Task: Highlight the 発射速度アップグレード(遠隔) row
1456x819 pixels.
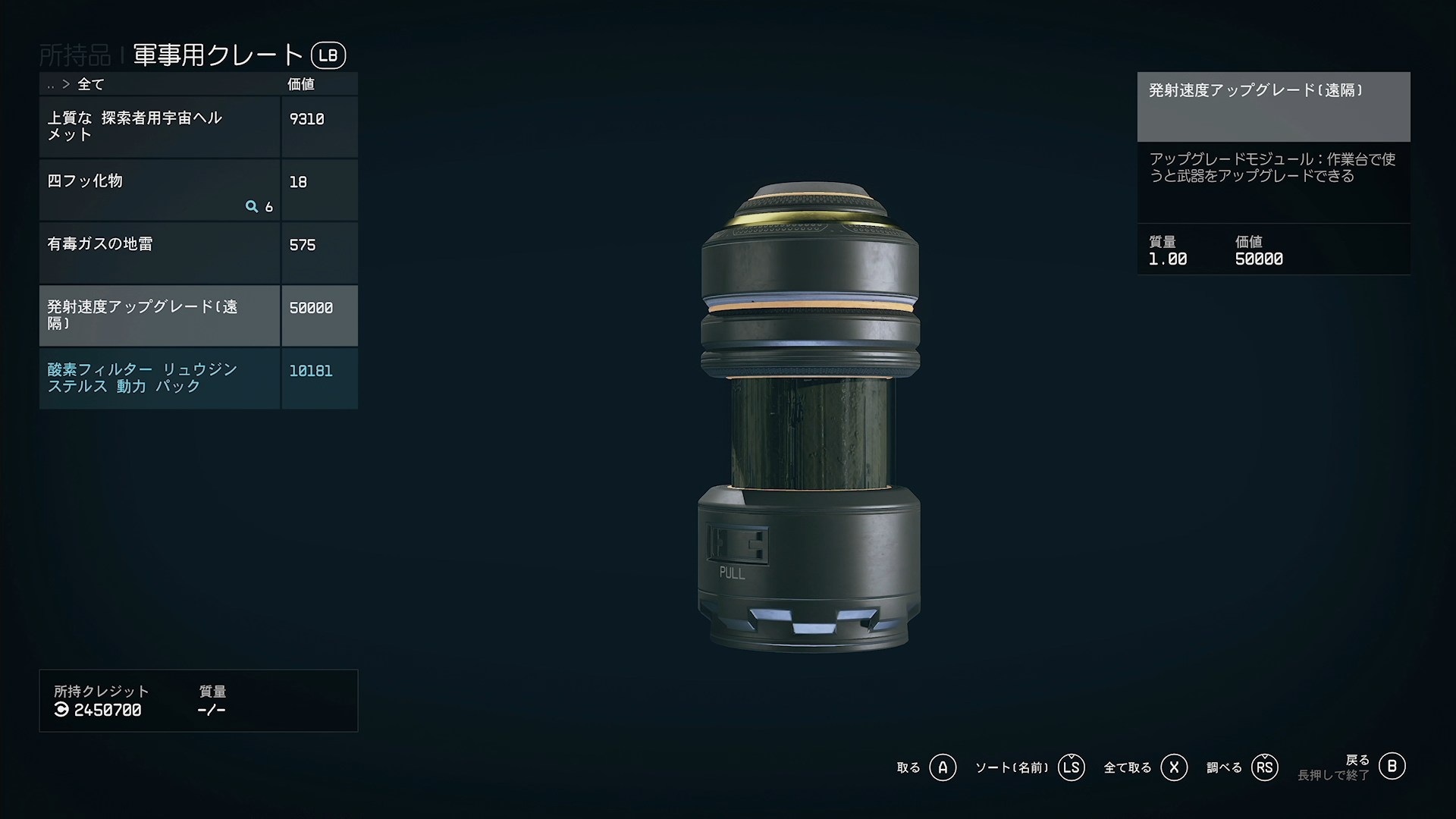Action: (159, 315)
